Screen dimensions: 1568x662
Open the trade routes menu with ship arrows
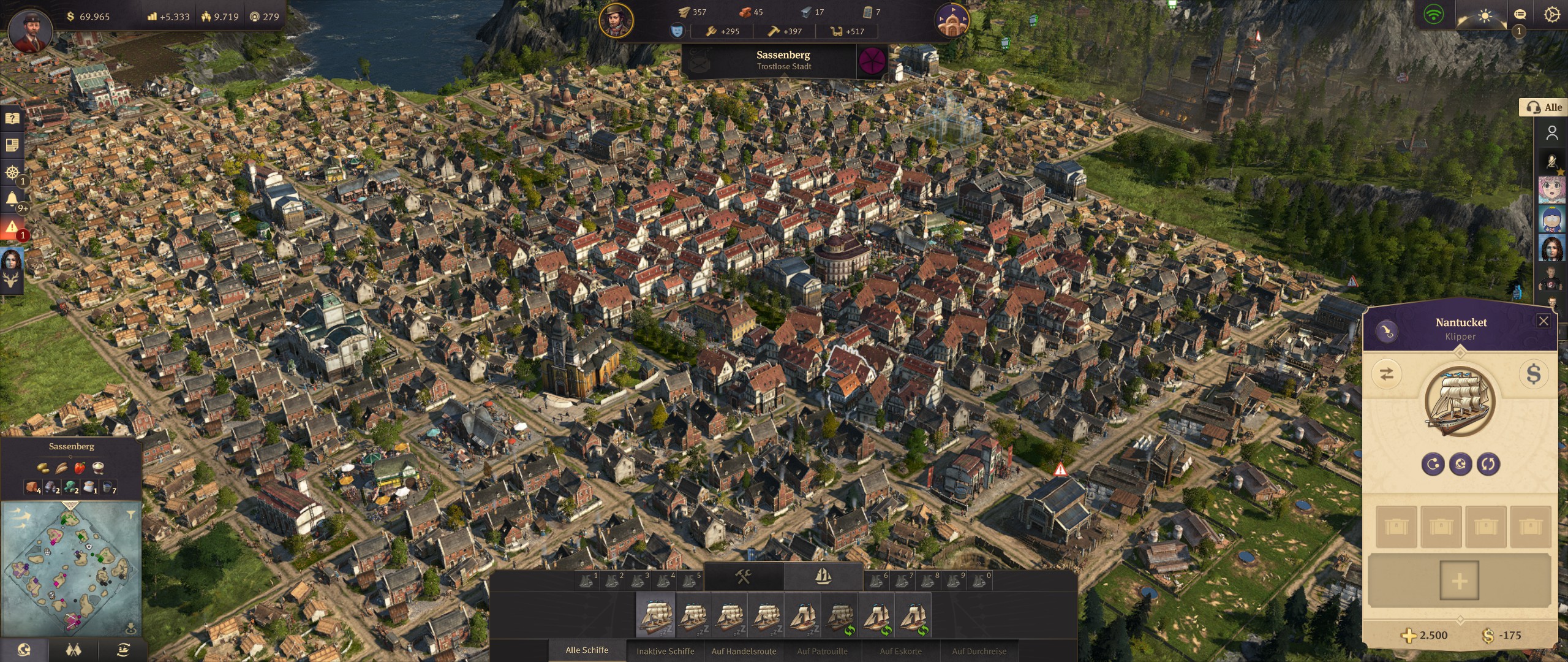coord(123,650)
